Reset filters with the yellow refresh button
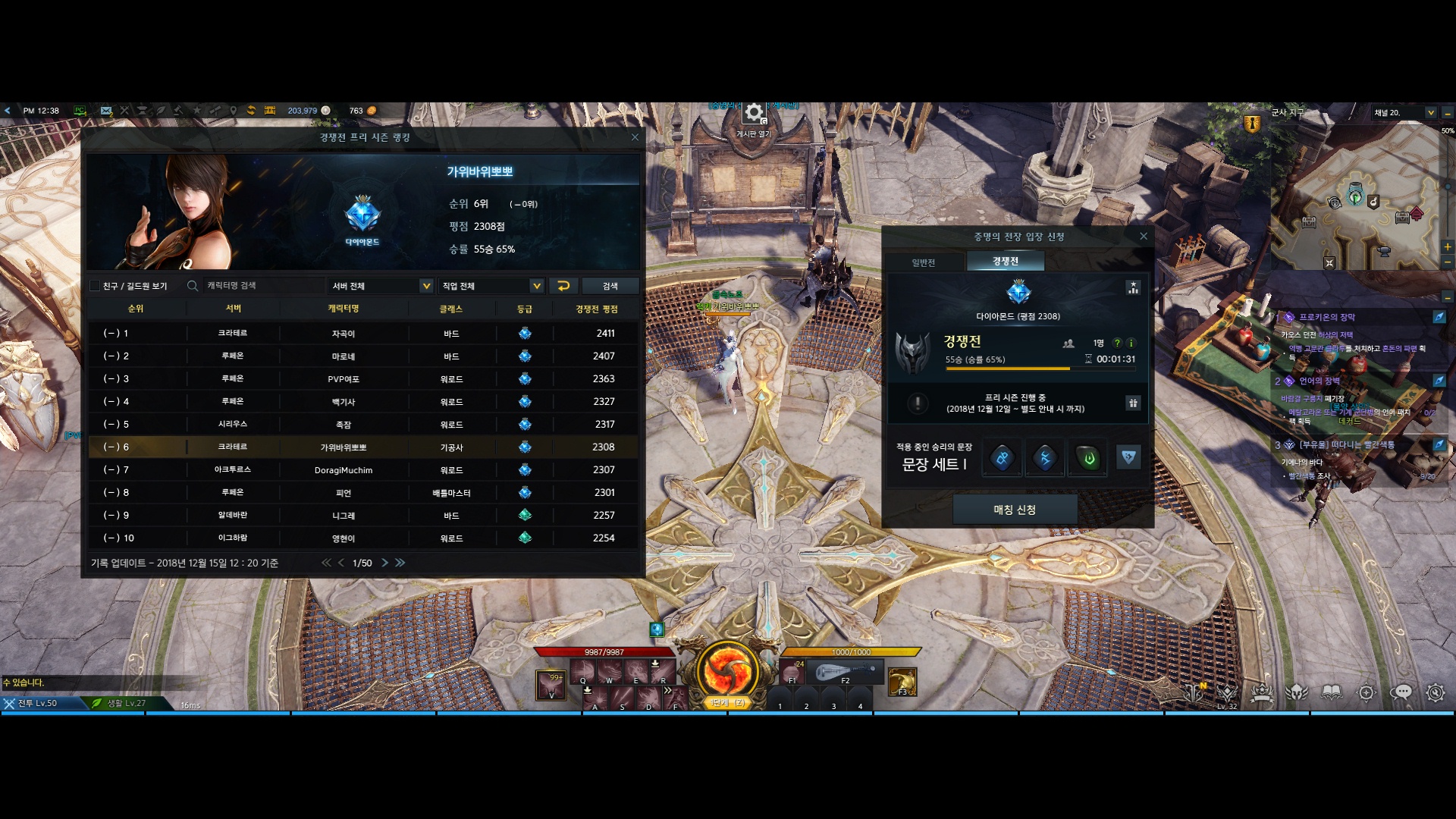The height and width of the screenshot is (819, 1456). coord(563,286)
